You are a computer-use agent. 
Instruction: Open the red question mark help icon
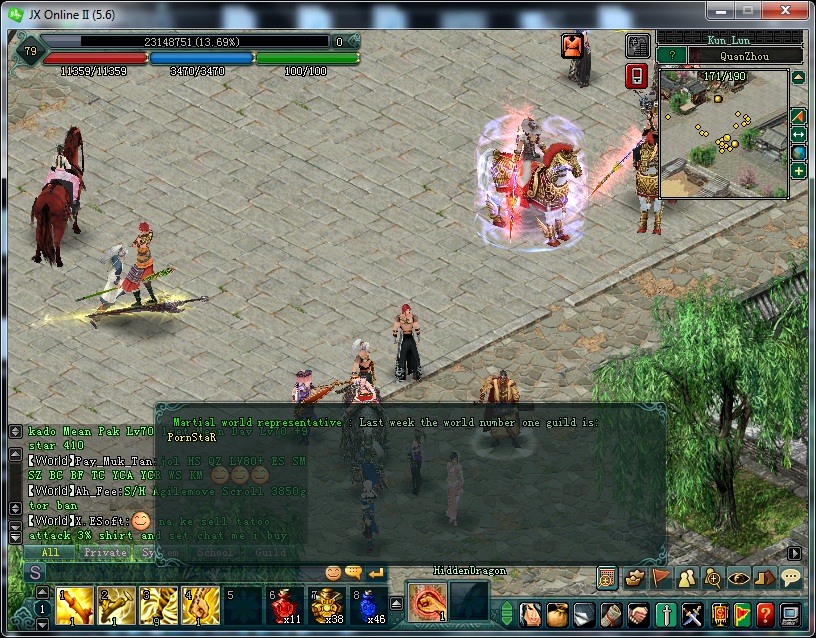pyautogui.click(x=765, y=613)
